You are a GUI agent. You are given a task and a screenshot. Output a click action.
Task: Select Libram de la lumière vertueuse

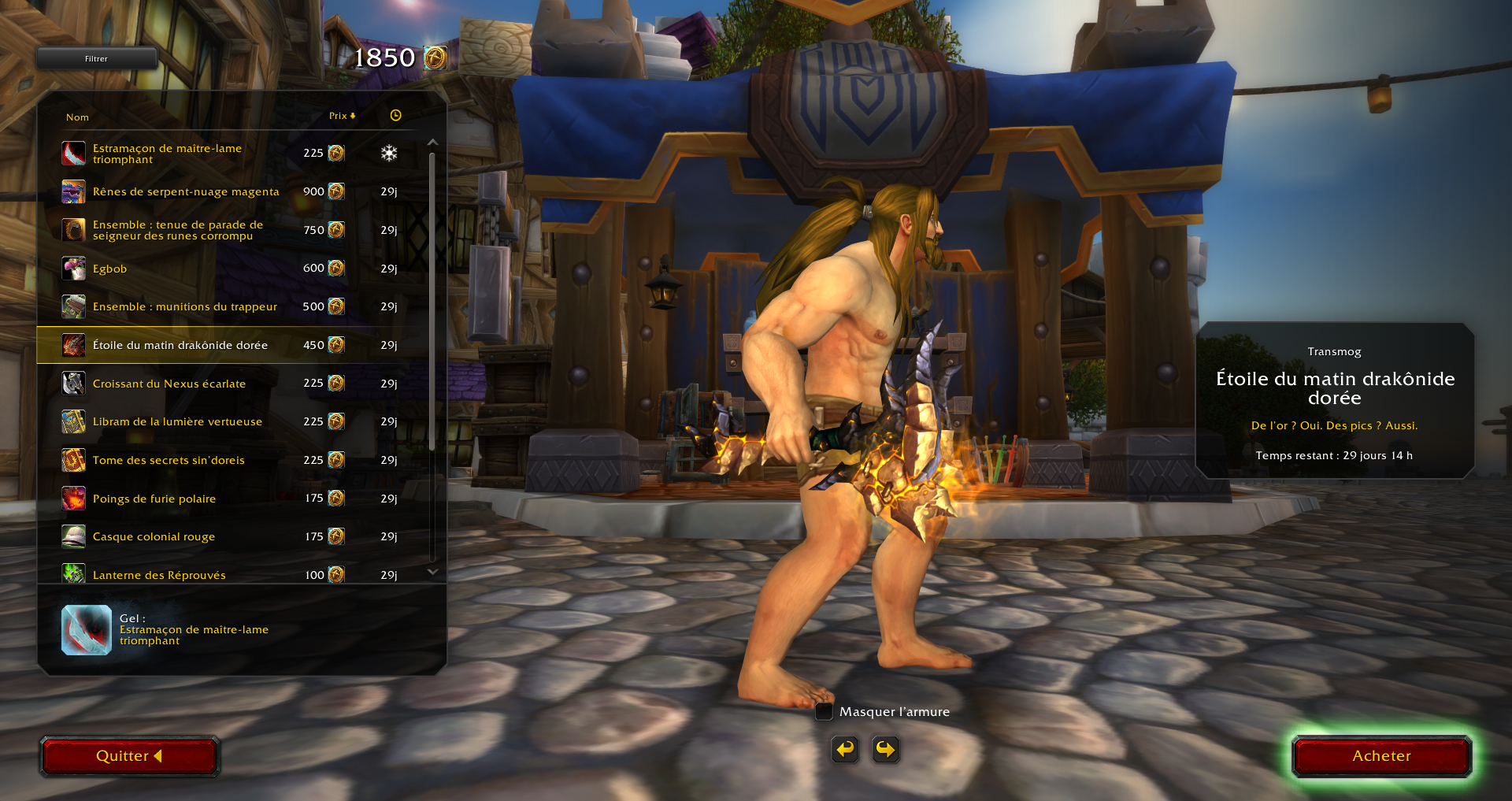click(x=177, y=421)
